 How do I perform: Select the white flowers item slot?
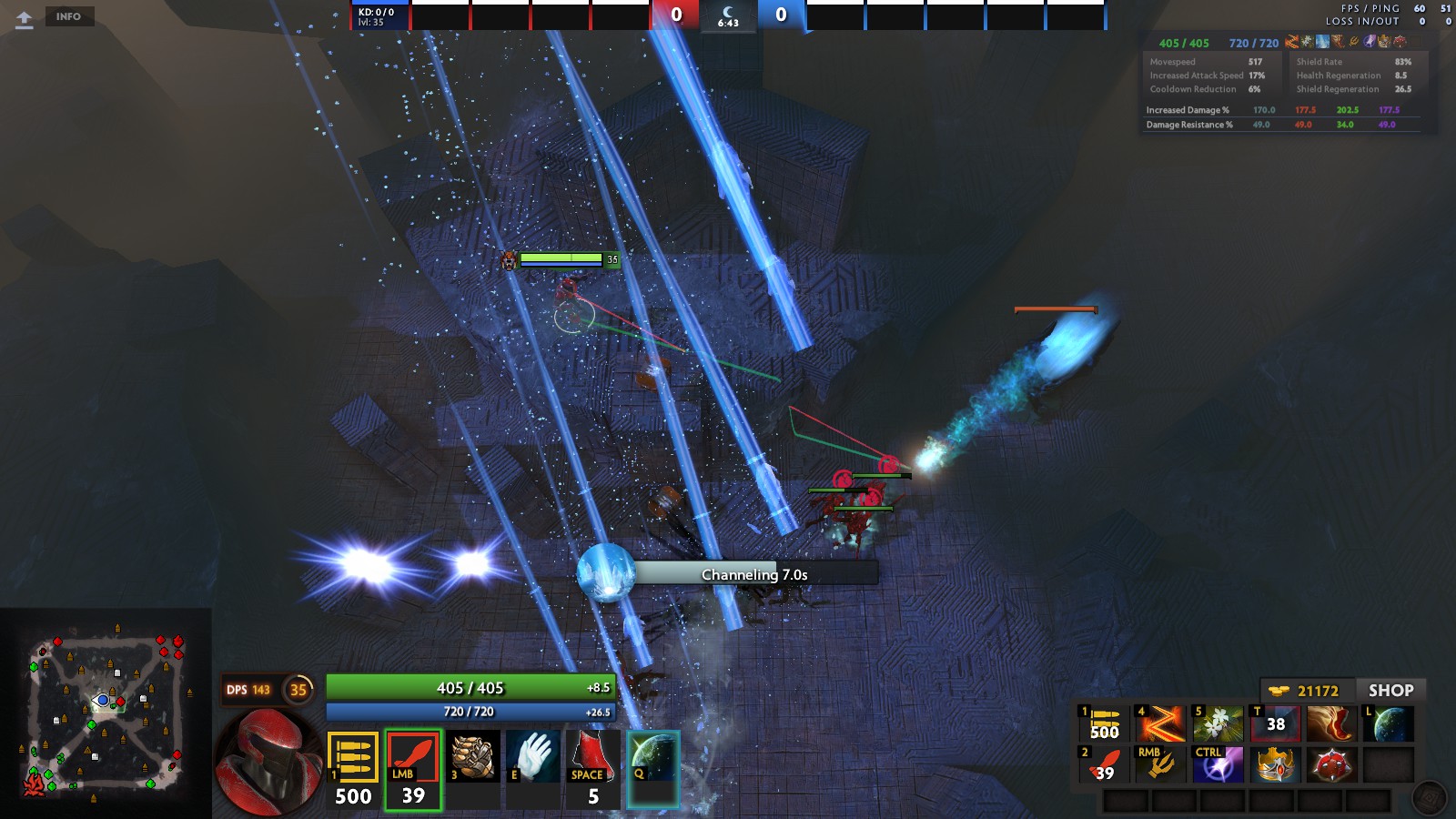[1218, 724]
